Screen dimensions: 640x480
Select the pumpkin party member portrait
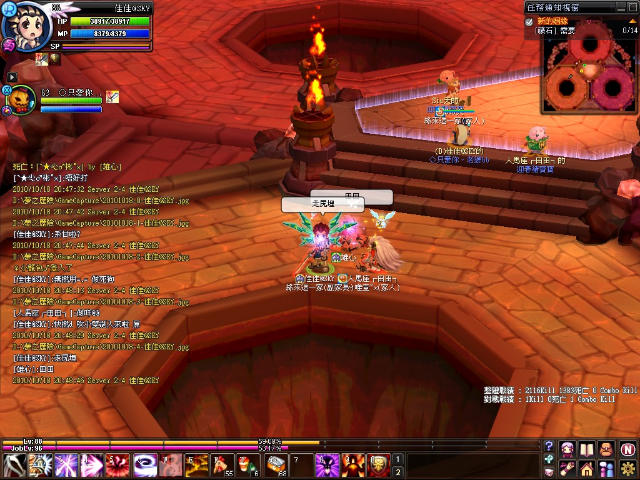pos(20,99)
